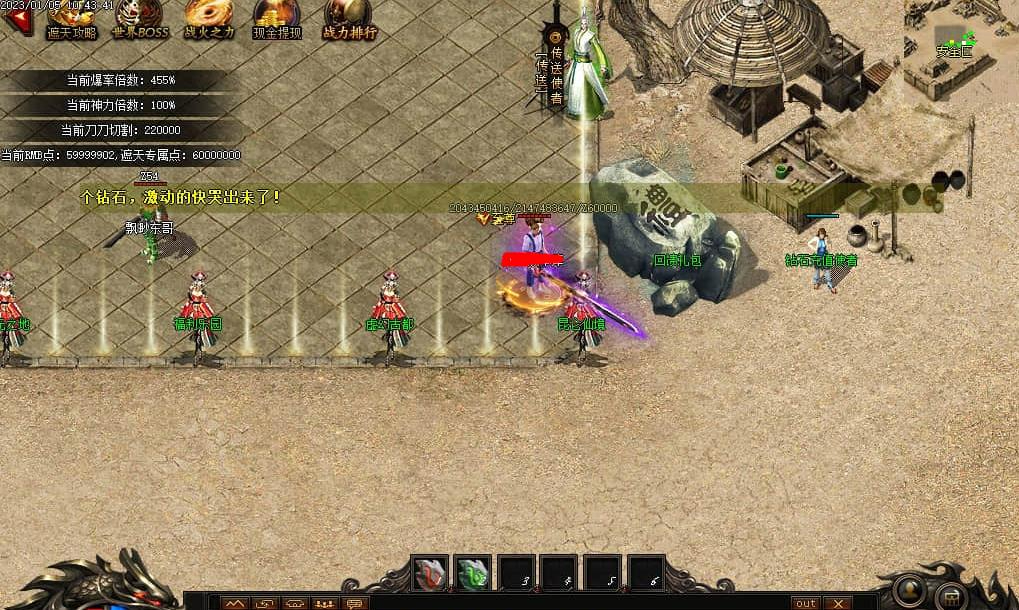Viewport: 1019px width, 610px height.
Task: Click the 'out' button on the bottom bar
Action: pos(804,603)
